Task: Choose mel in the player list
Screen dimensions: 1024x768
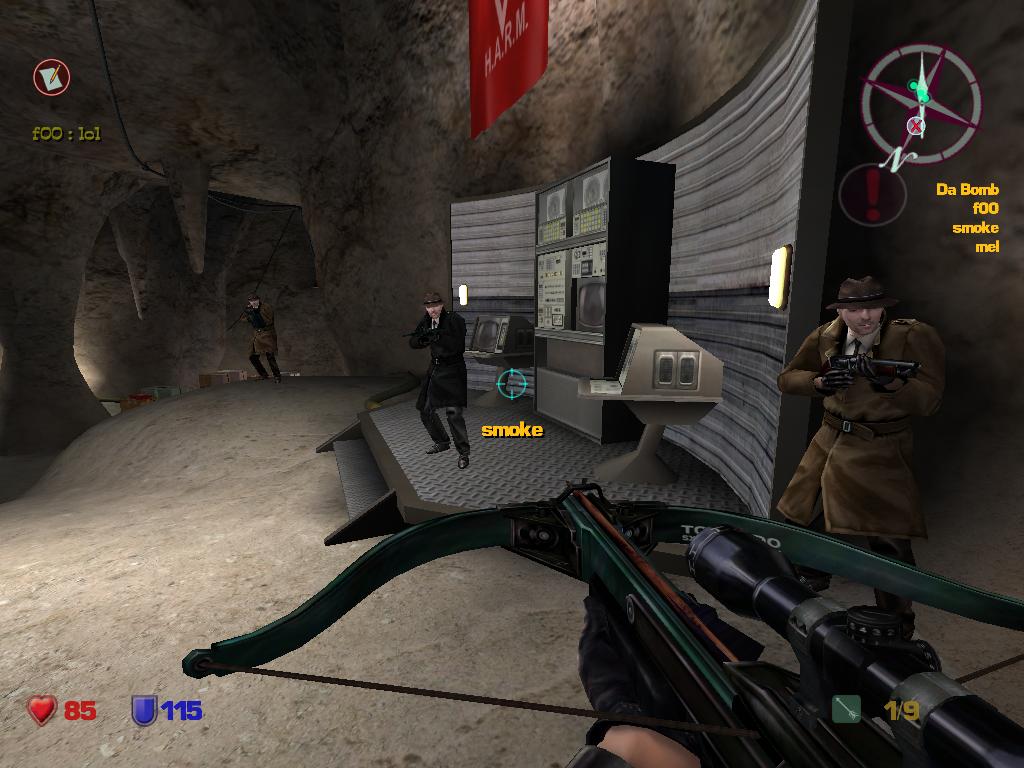Action: pos(987,246)
